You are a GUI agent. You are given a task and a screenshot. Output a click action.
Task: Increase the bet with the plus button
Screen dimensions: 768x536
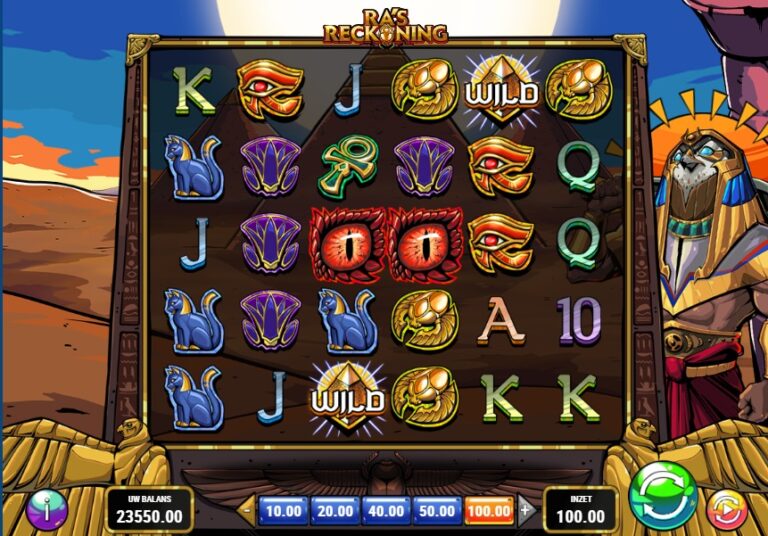pos(526,510)
